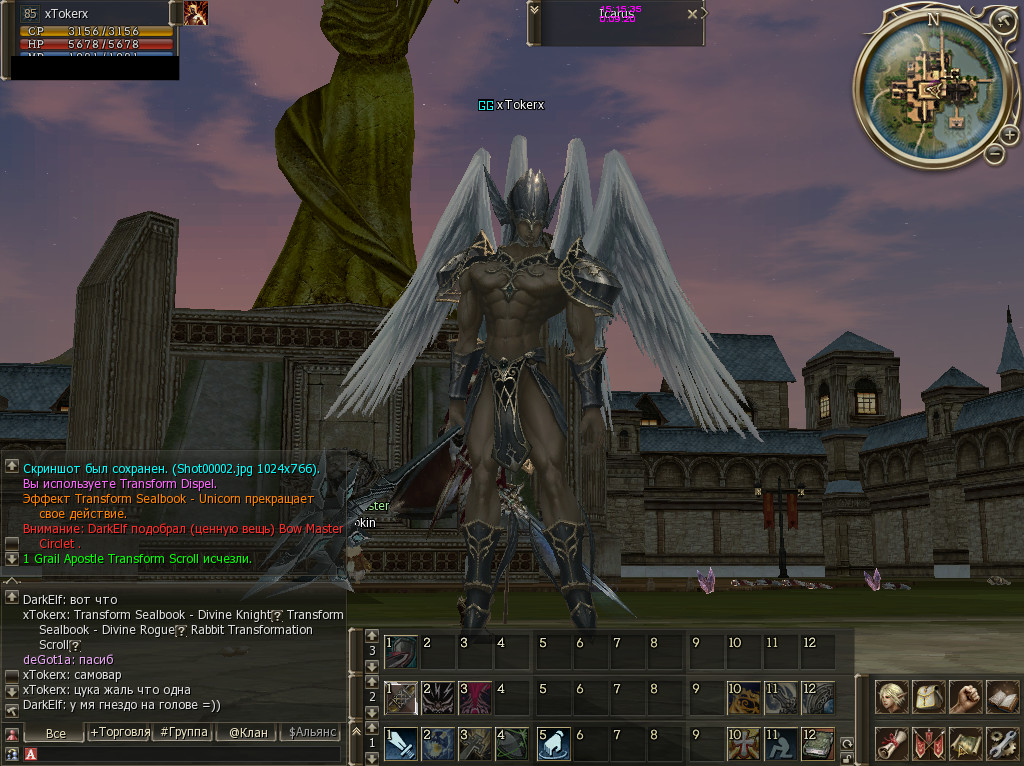Close the Icarus target window
Image resolution: width=1024 pixels, height=766 pixels.
692,15
